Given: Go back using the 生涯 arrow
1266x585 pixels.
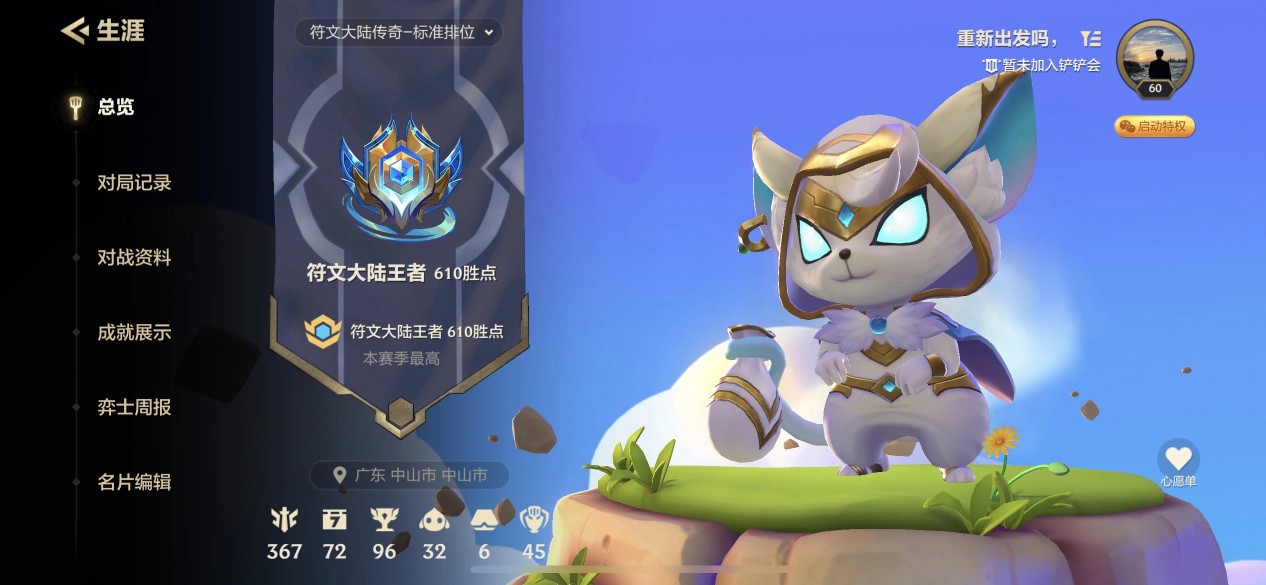Looking at the screenshot, I should pyautogui.click(x=75, y=31).
